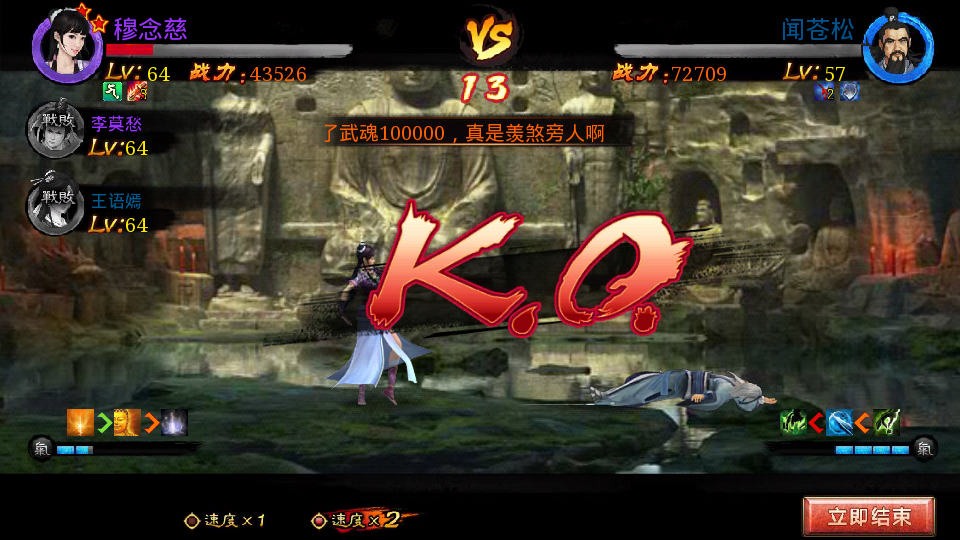Click the orange burst skill icon

80,422
